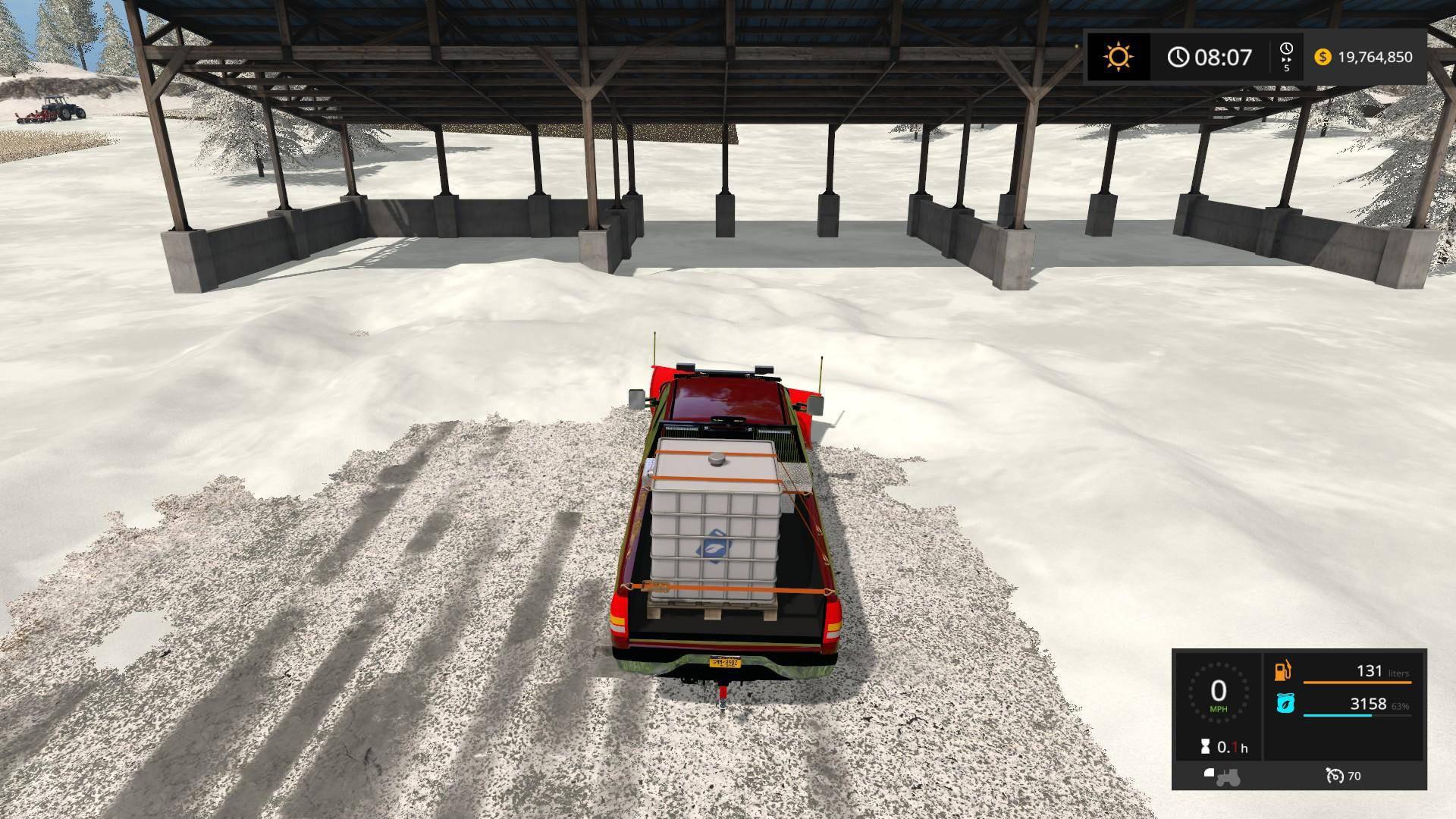The width and height of the screenshot is (1456, 819).
Task: Click the blue tank fill level icon
Action: pyautogui.click(x=1285, y=704)
